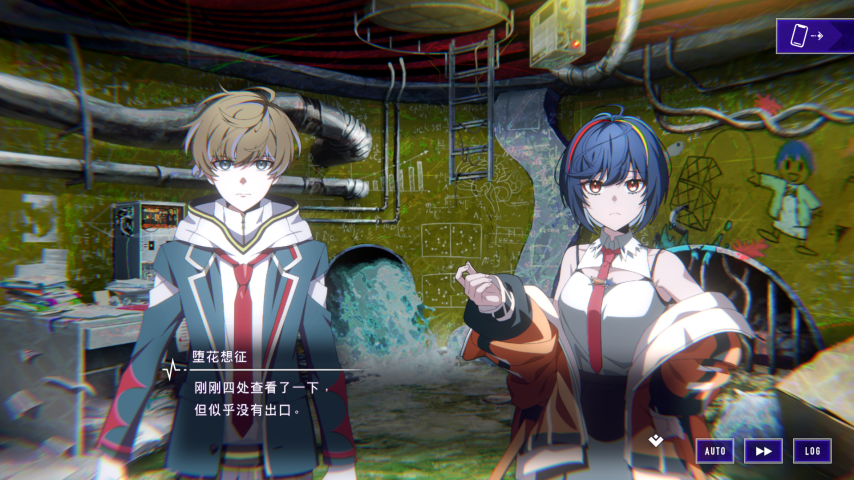Open the dialogue LOG
The width and height of the screenshot is (854, 480).
(812, 451)
